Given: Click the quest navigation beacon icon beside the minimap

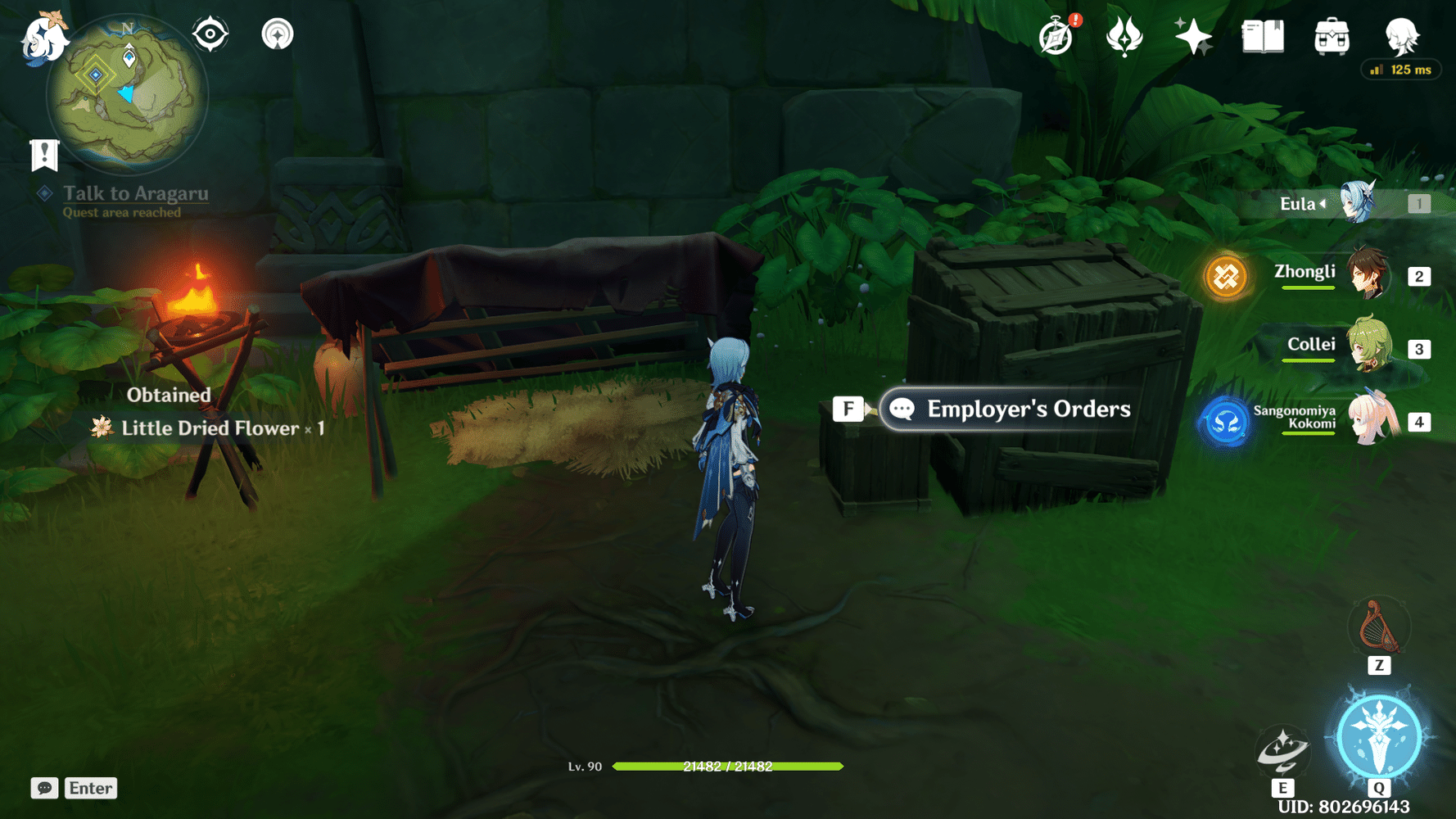Looking at the screenshot, I should click(x=278, y=34).
